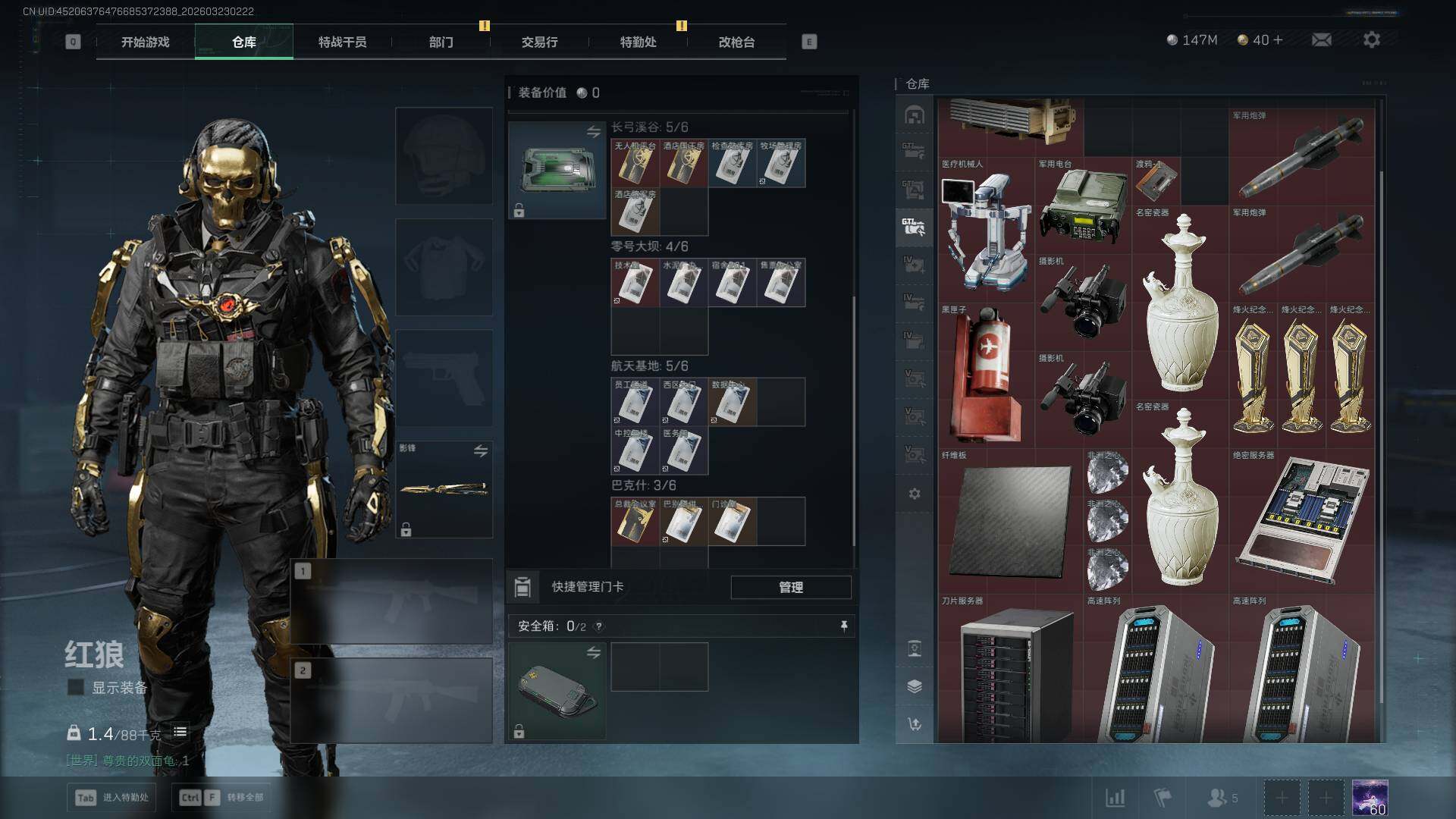Screen dimensions: 1456x819
Task: Open the 开始游戏 tab
Action: click(x=145, y=42)
